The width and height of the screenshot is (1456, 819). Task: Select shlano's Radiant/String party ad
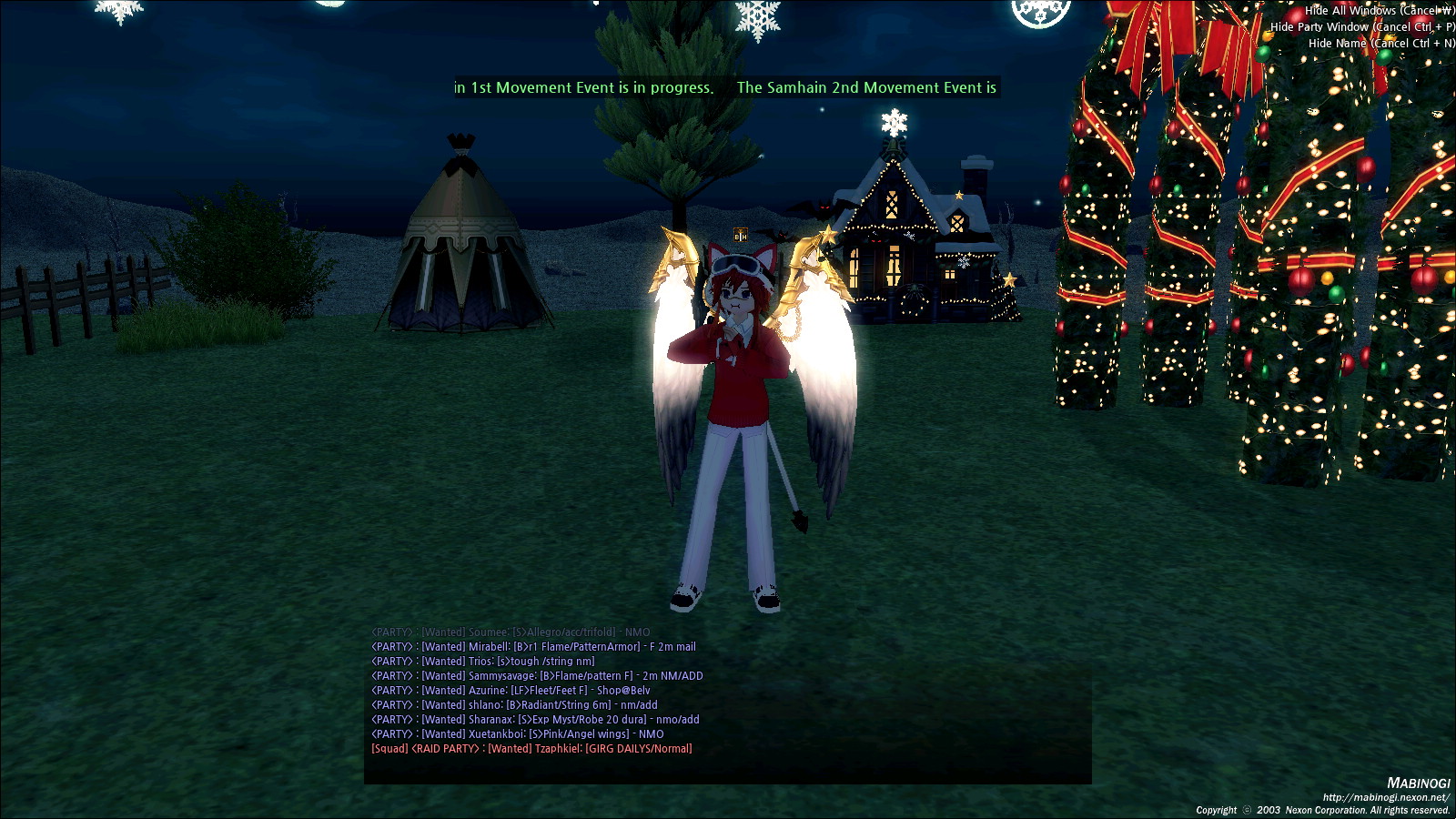[514, 705]
